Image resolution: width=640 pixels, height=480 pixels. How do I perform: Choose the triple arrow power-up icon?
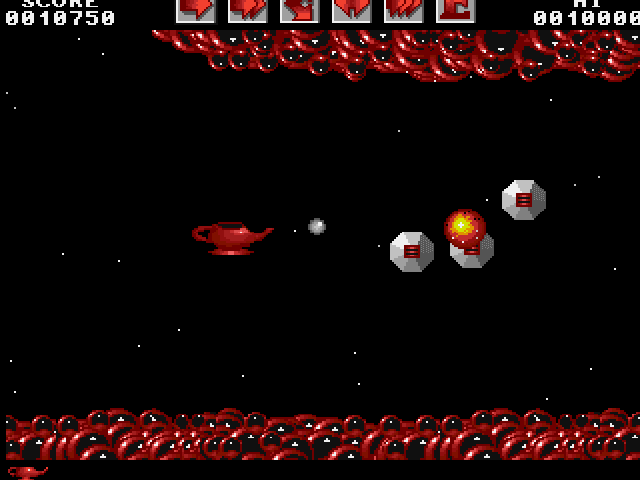click(403, 10)
